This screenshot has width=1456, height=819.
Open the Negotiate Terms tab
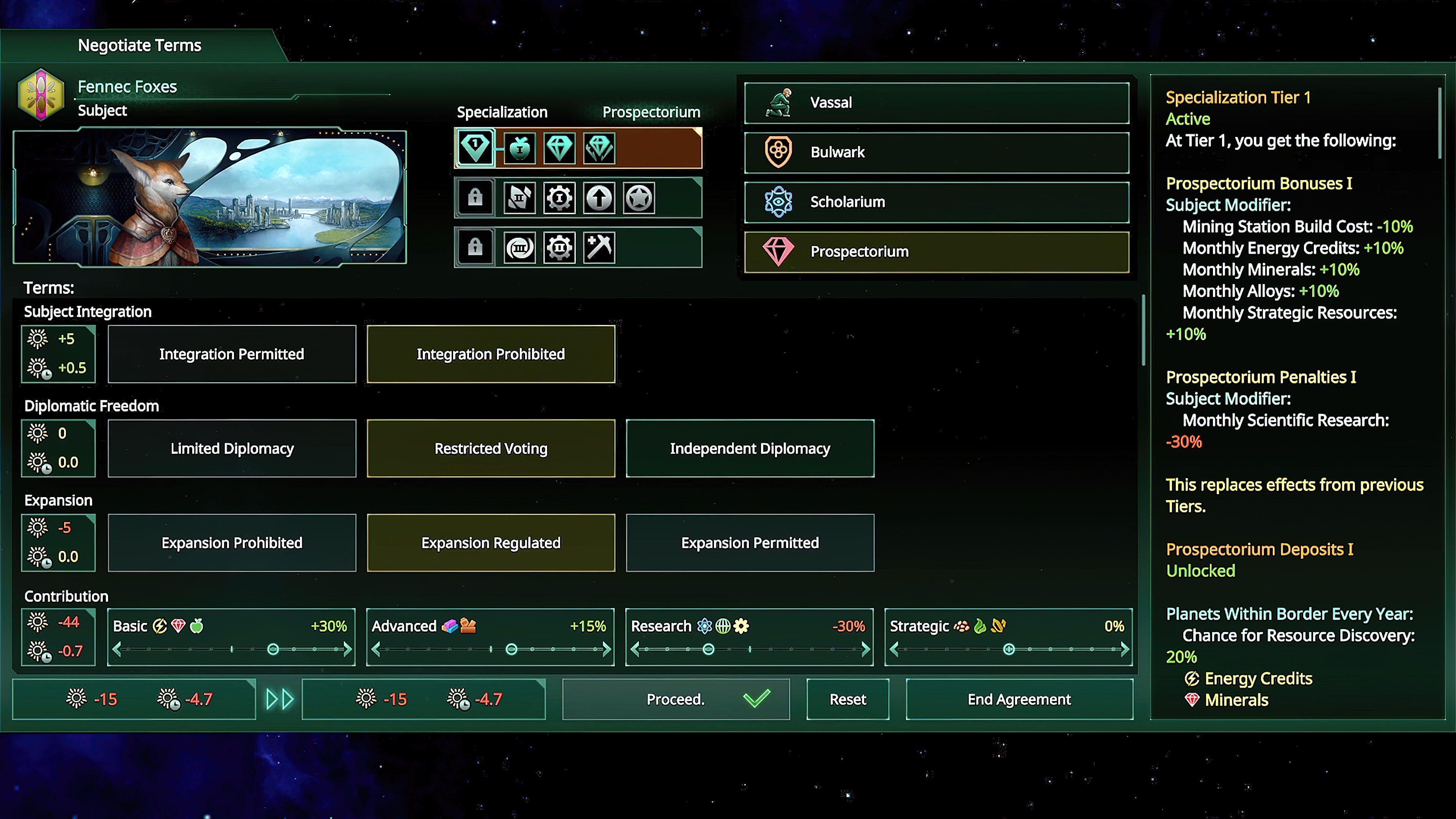click(140, 45)
